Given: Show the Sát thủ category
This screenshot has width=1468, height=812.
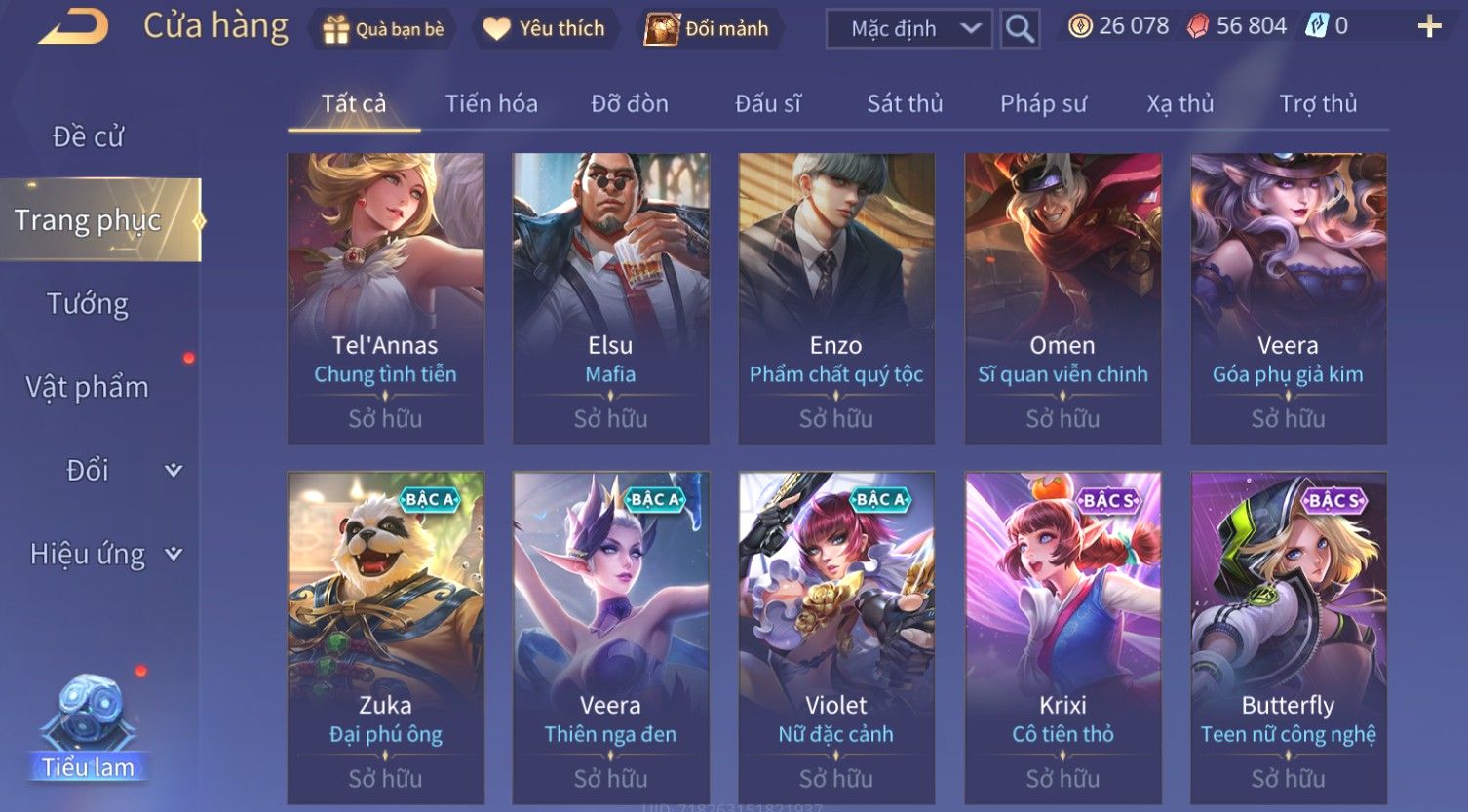Looking at the screenshot, I should coord(905,103).
